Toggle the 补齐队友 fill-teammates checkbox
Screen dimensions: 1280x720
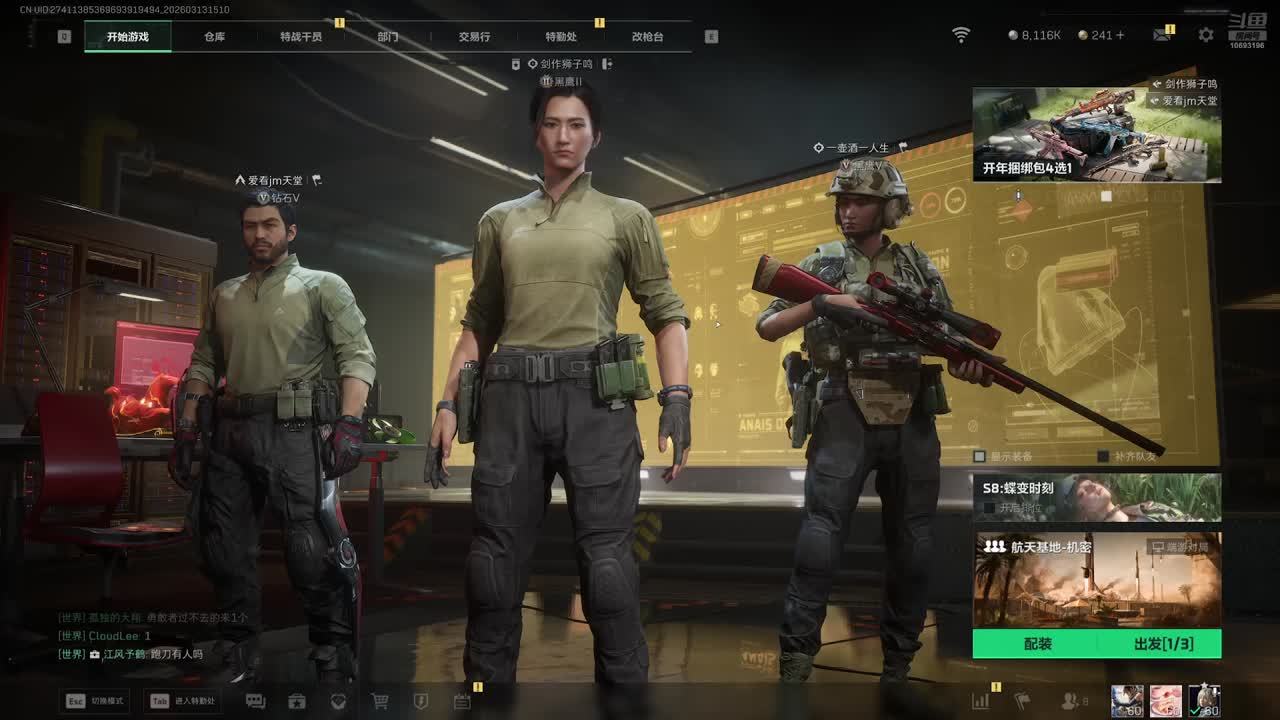pos(1103,456)
